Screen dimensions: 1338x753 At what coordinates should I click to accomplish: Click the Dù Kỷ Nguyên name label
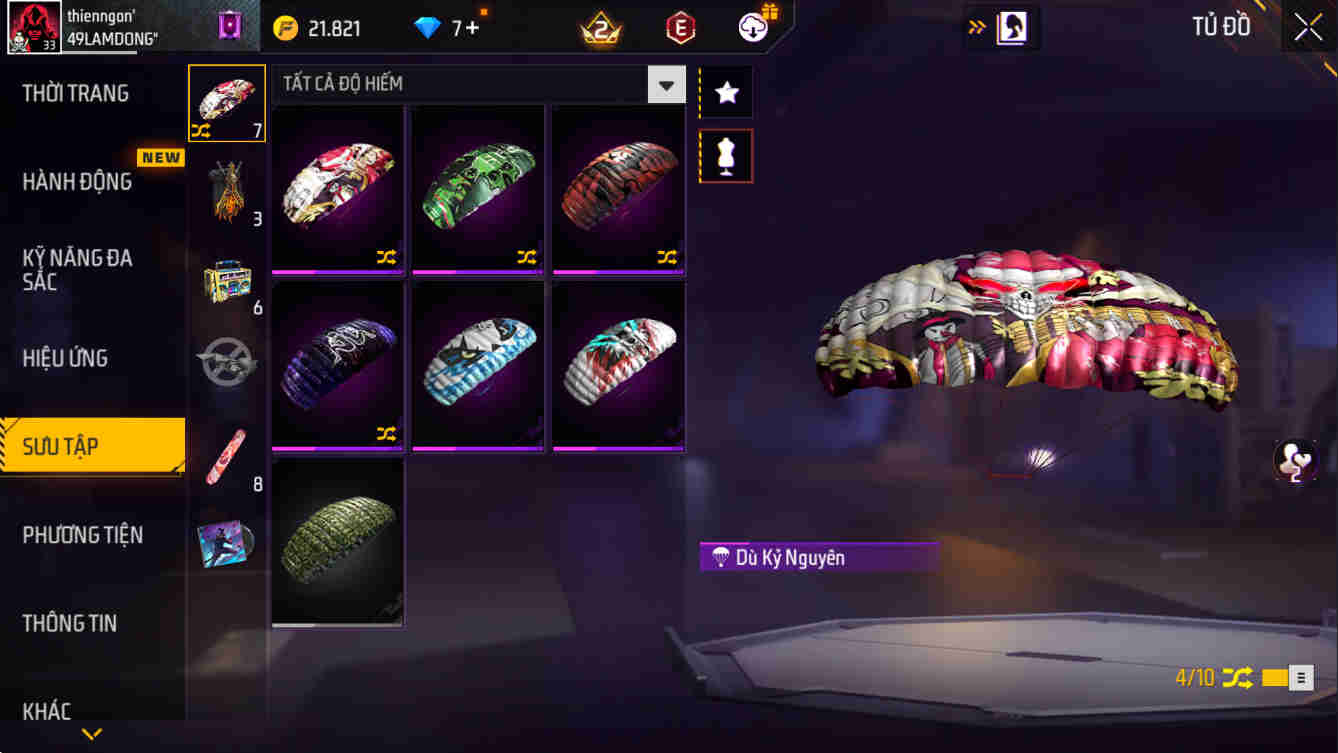[818, 557]
